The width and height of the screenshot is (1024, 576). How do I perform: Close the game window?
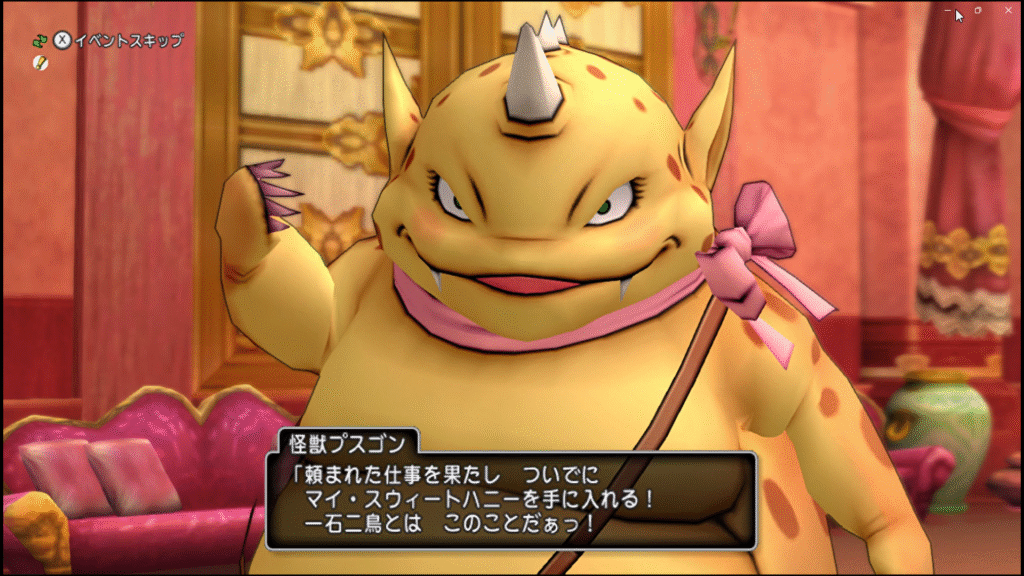(x=1007, y=10)
